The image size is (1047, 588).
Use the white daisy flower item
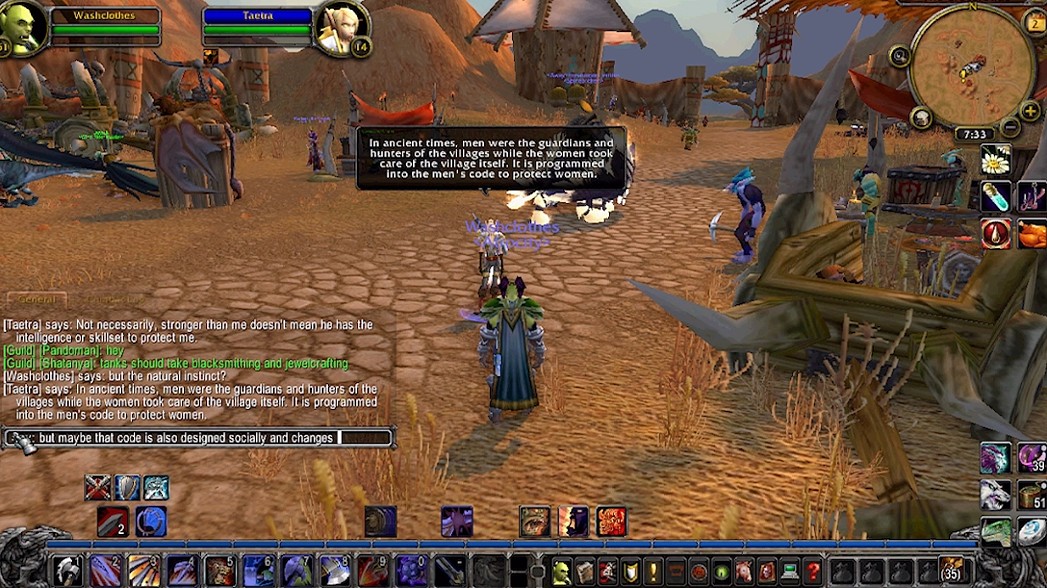995,160
